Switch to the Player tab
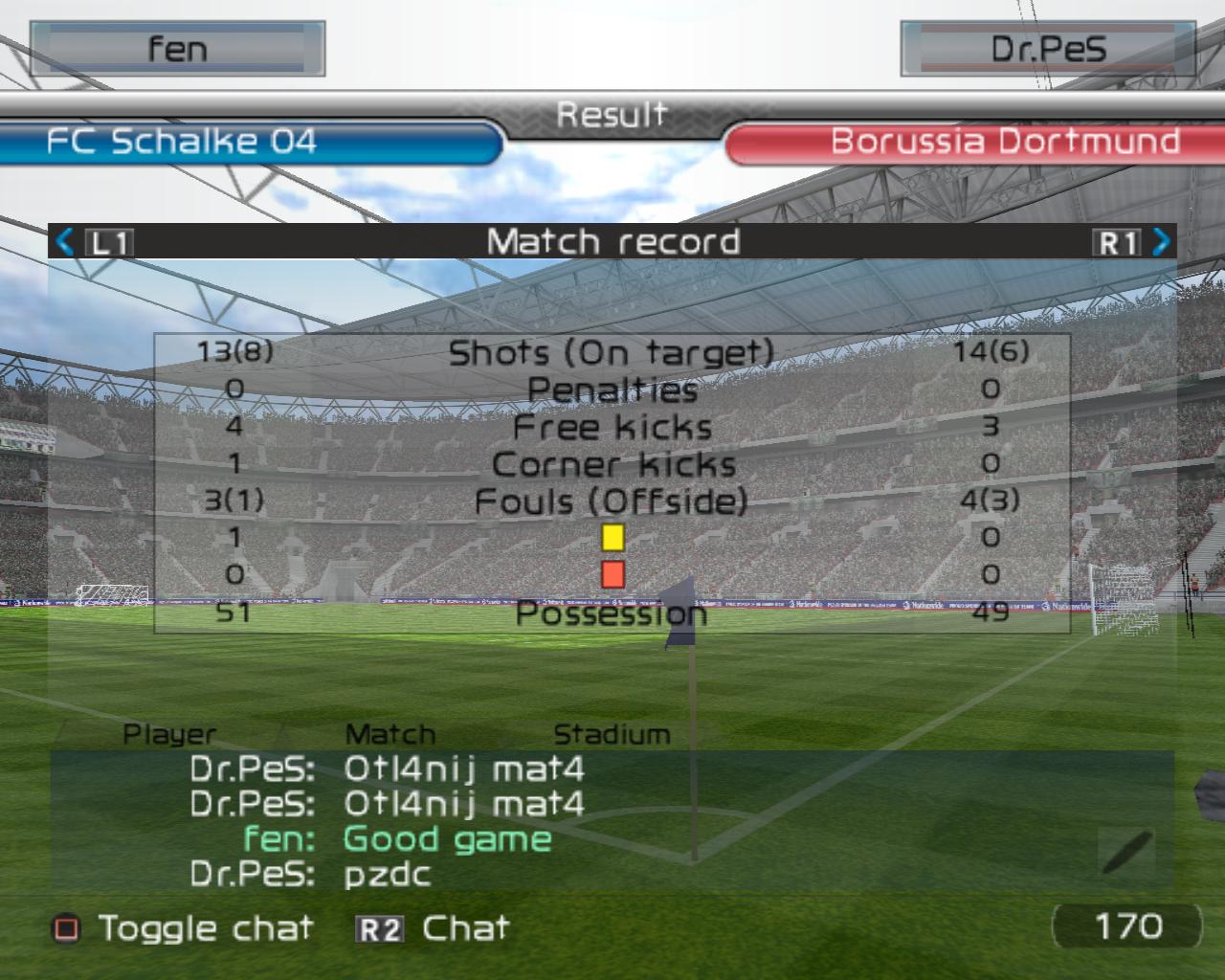1225x980 pixels. tap(169, 734)
